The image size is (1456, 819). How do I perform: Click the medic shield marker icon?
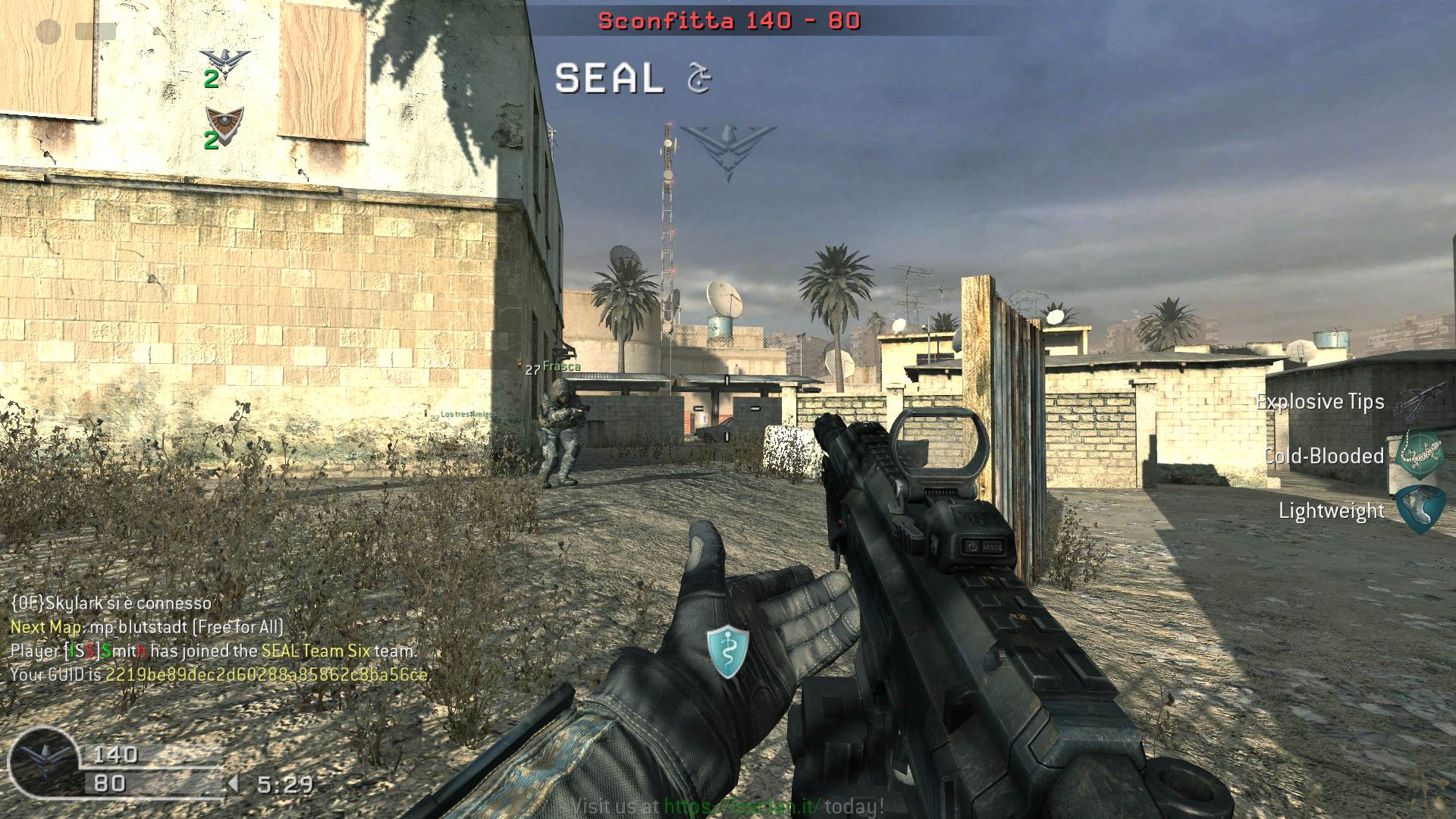coord(728,651)
